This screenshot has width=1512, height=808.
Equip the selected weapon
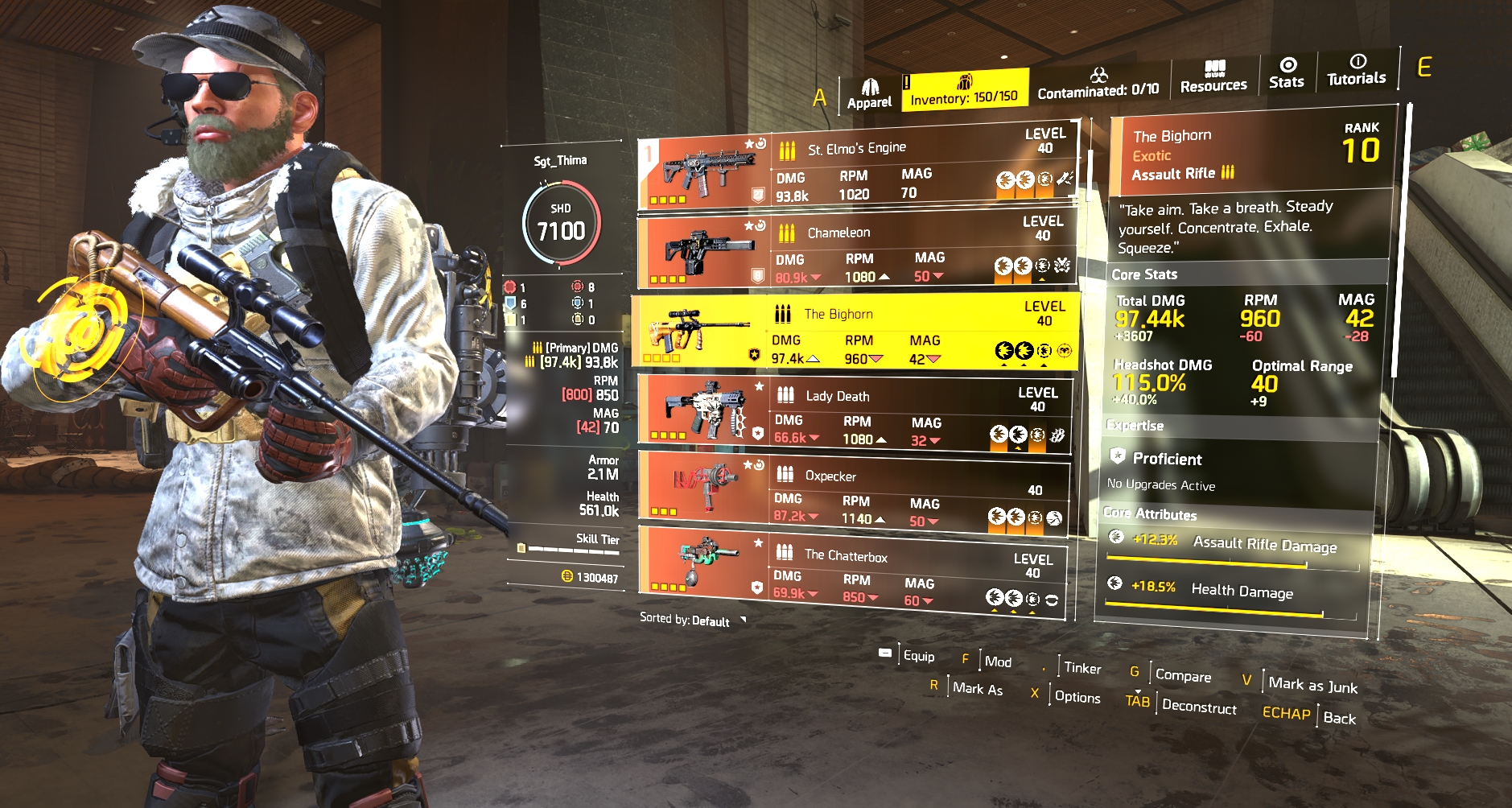[x=918, y=656]
